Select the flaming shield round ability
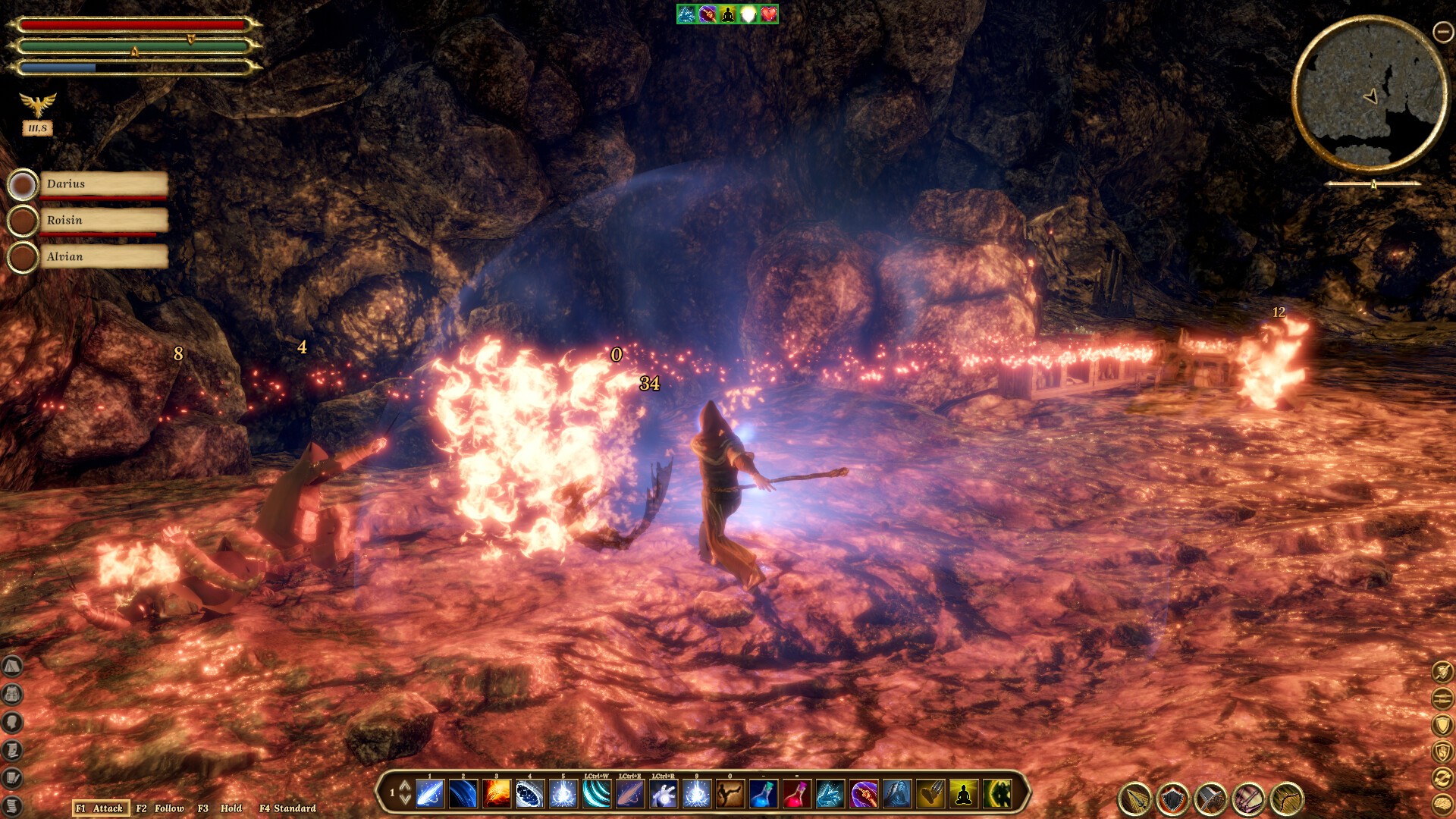Screen dimensions: 1456x819 [1173, 799]
